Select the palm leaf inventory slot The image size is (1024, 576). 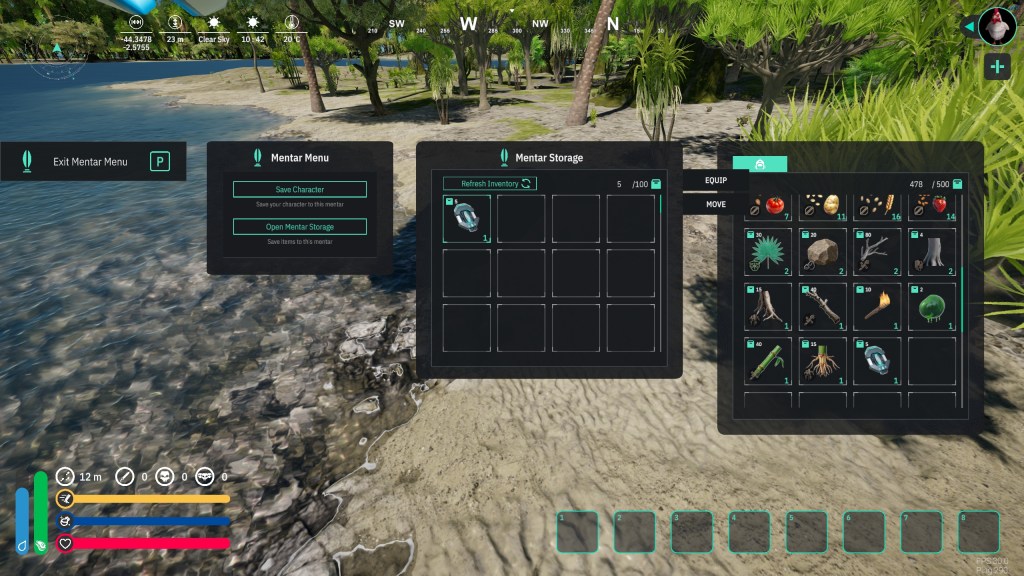click(768, 252)
